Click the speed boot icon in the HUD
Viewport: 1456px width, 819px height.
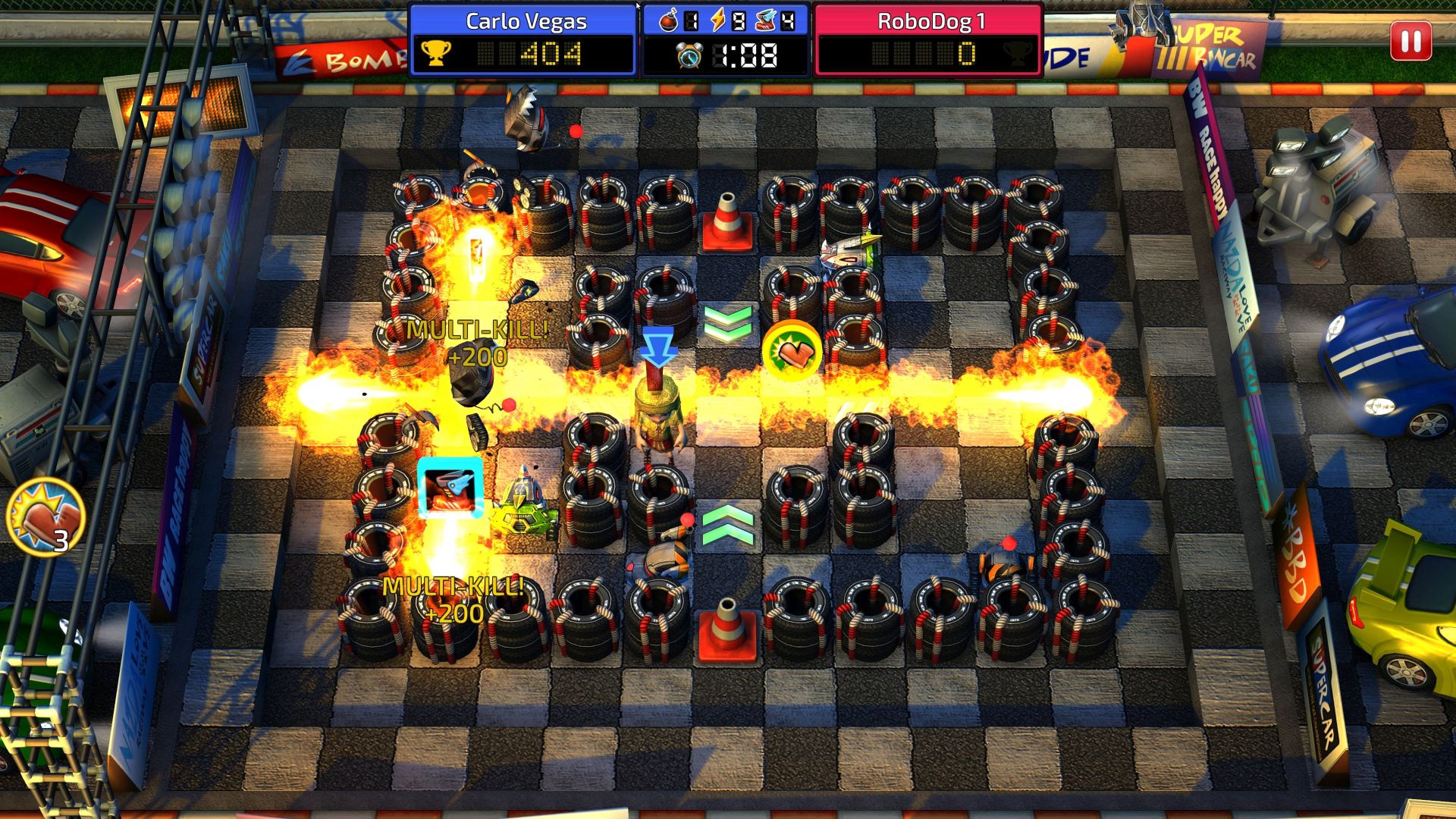point(764,20)
